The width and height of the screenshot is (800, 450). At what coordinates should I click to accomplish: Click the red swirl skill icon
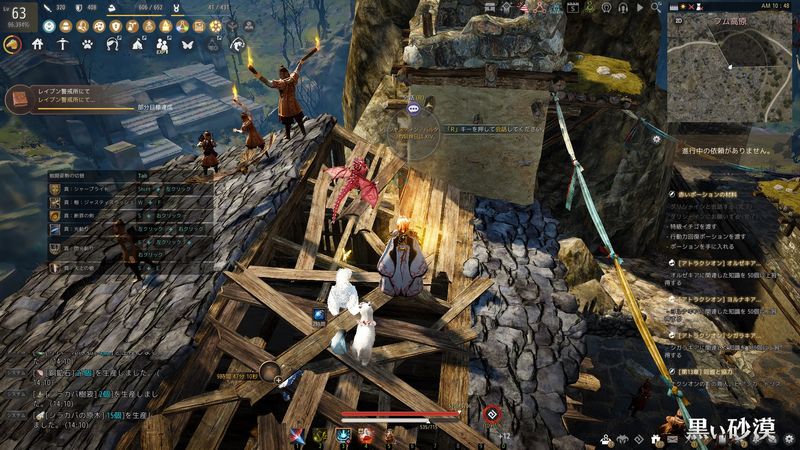tap(491, 415)
